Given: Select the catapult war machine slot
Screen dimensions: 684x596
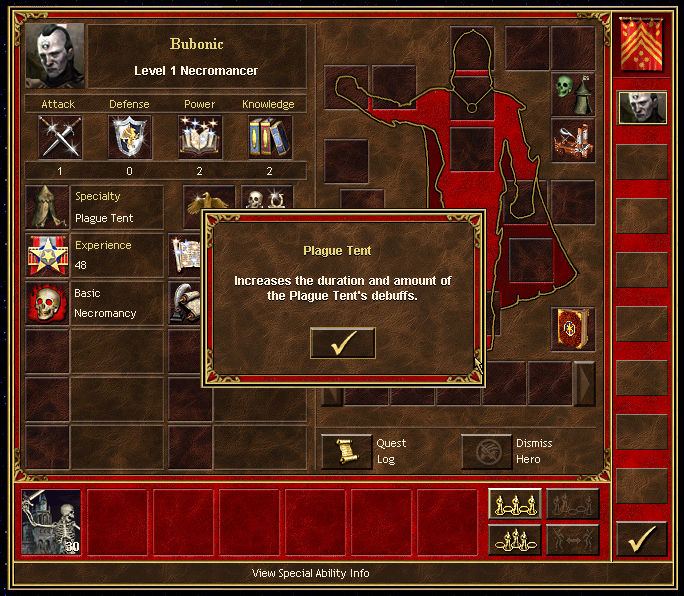Looking at the screenshot, I should pyautogui.click(x=573, y=139).
